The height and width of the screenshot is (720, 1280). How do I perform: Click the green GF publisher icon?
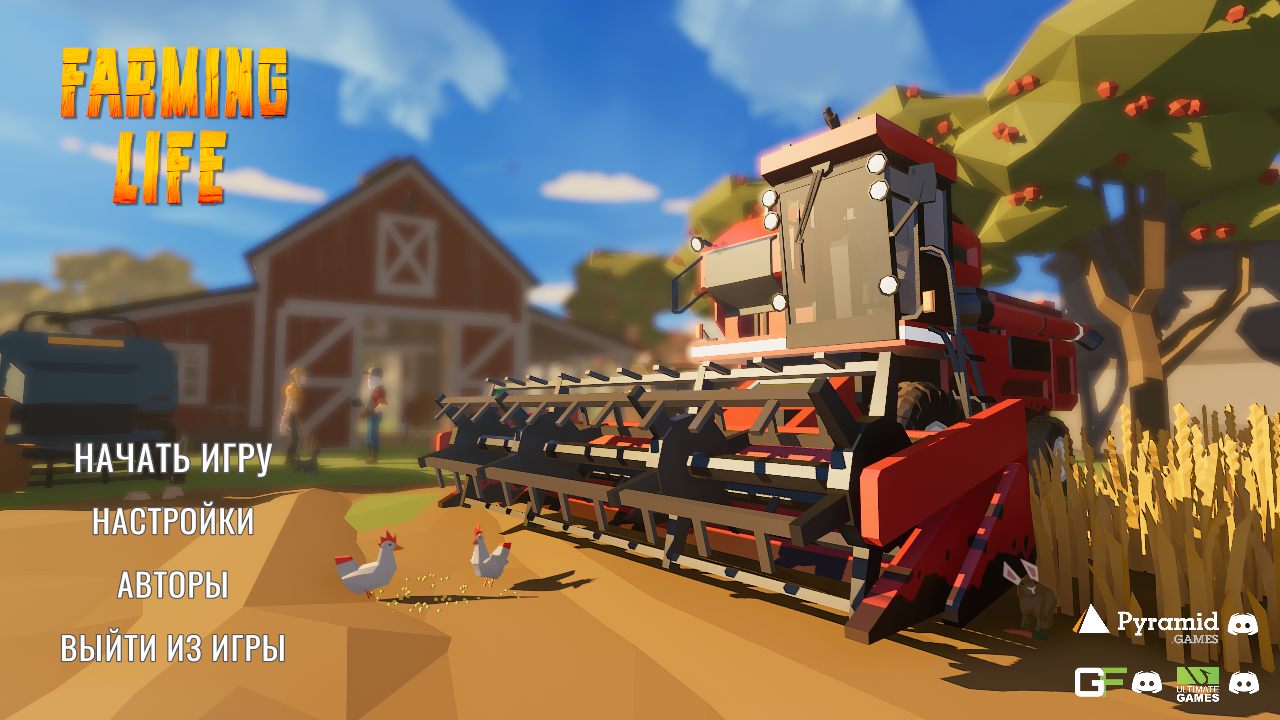(1100, 683)
